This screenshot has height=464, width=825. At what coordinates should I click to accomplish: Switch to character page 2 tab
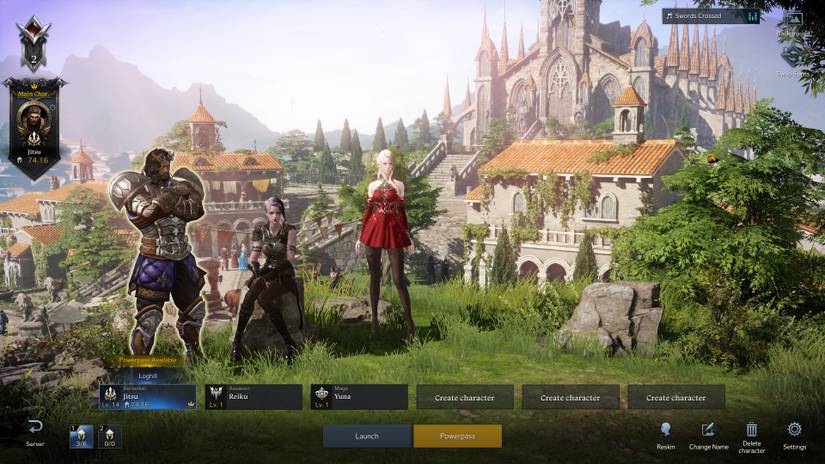click(x=109, y=436)
